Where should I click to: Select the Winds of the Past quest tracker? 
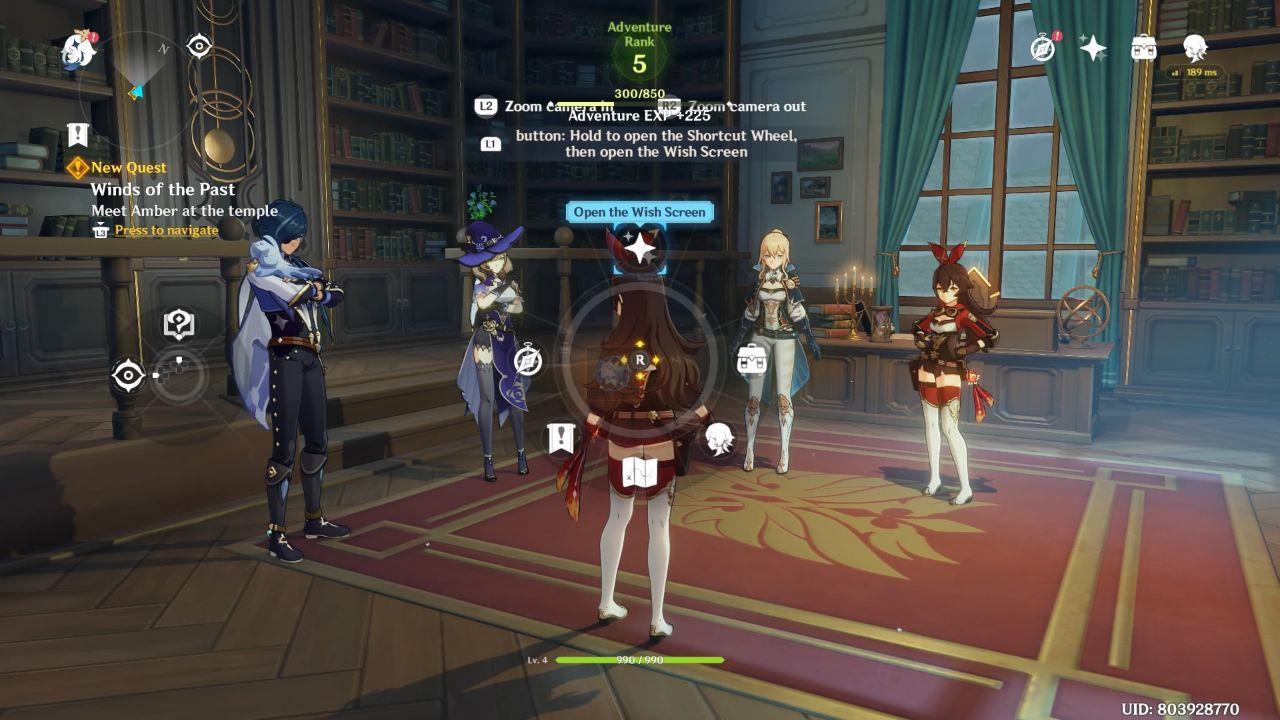163,189
